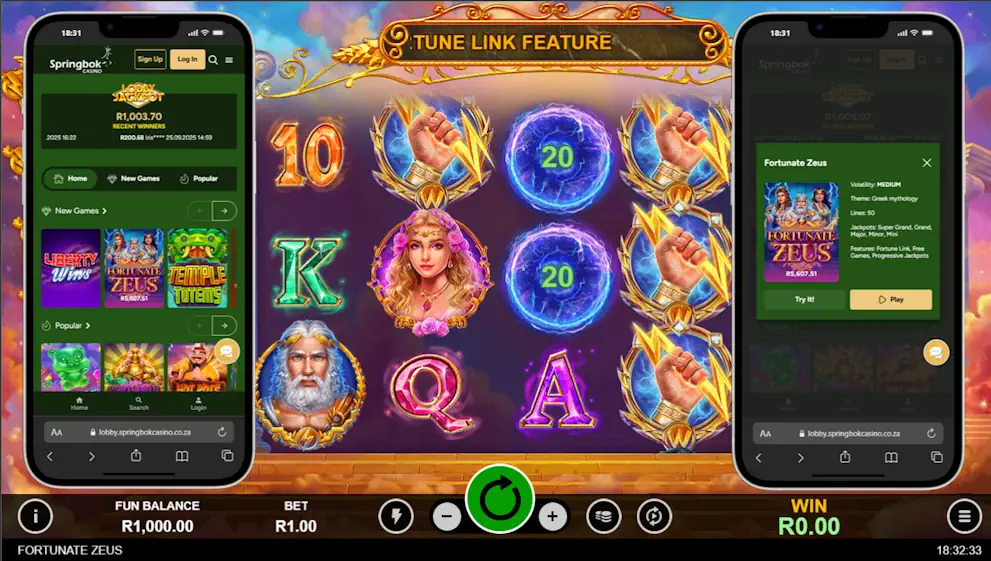Close the Fortunate Zeus popup
Viewport: 991px width, 561px height.
coord(926,162)
